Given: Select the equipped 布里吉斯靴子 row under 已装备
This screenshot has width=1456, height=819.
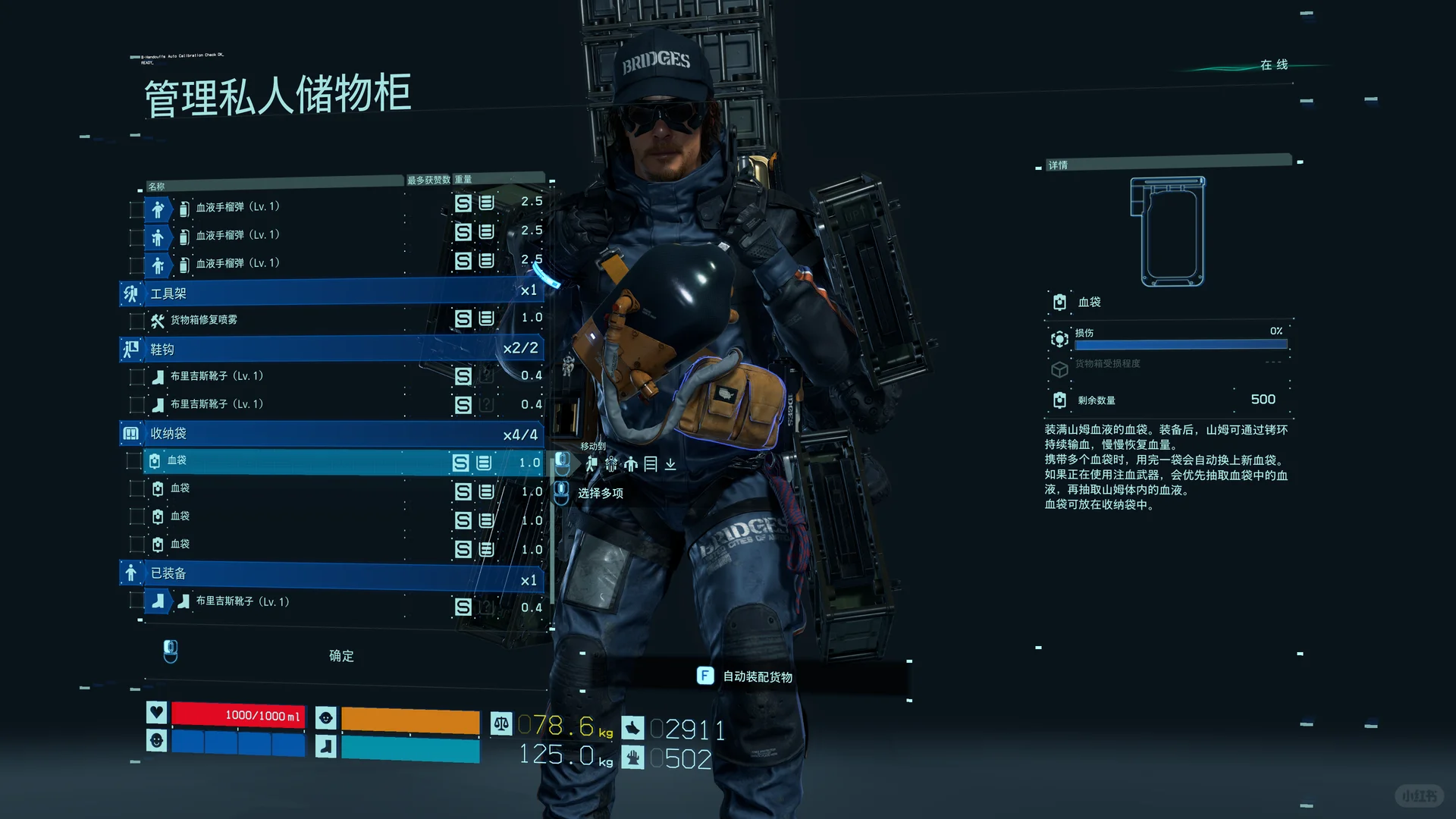Looking at the screenshot, I should pyautogui.click(x=303, y=602).
